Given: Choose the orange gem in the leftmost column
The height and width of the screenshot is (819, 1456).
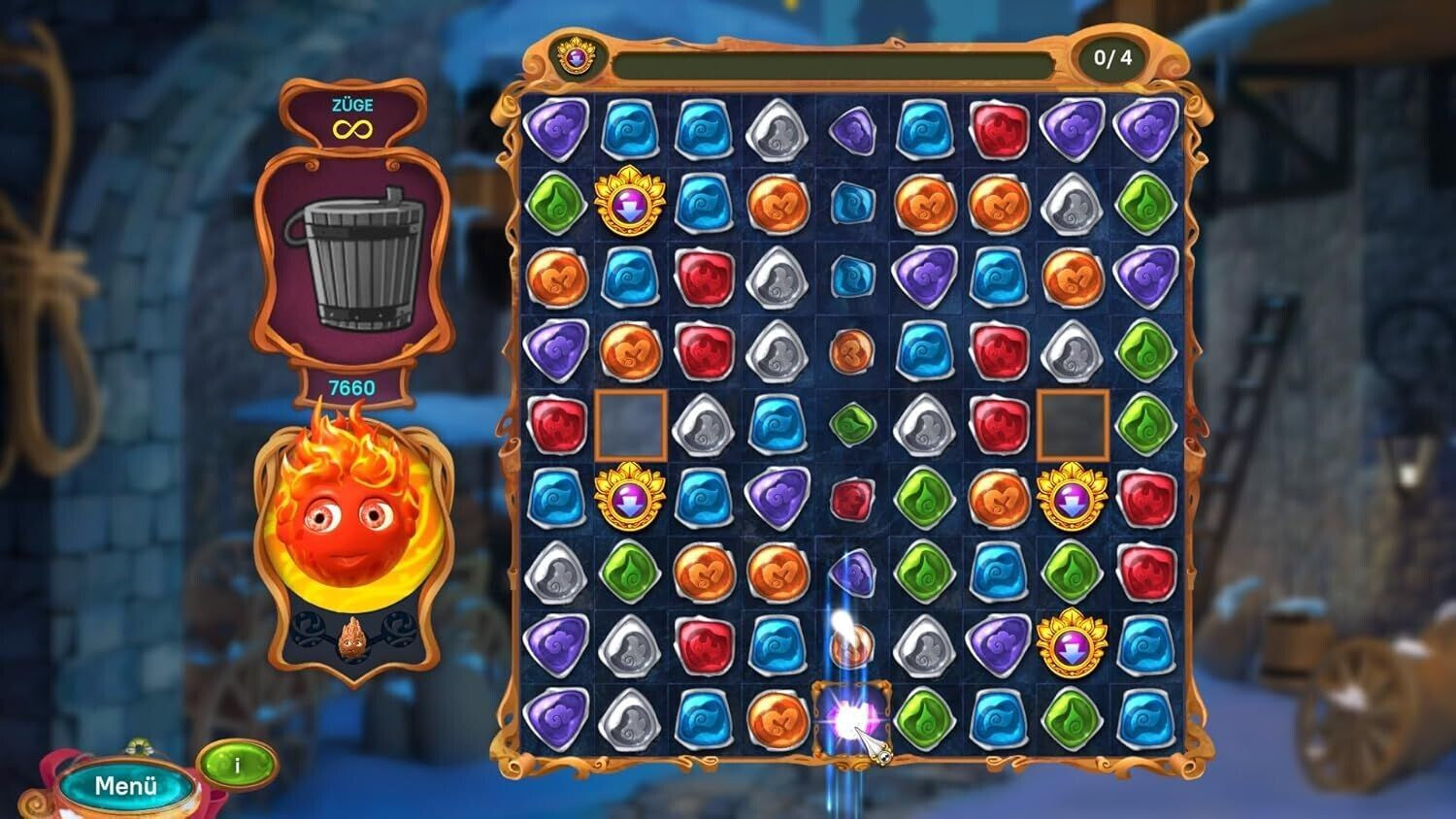Looking at the screenshot, I should [x=556, y=278].
